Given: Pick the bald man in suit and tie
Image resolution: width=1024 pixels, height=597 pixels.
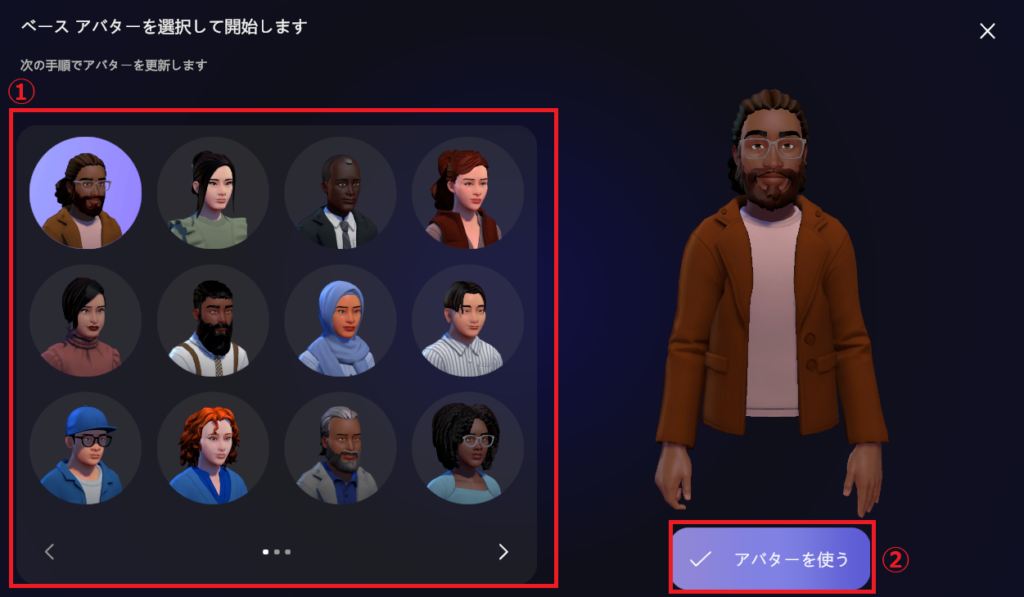Looking at the screenshot, I should click(x=340, y=193).
